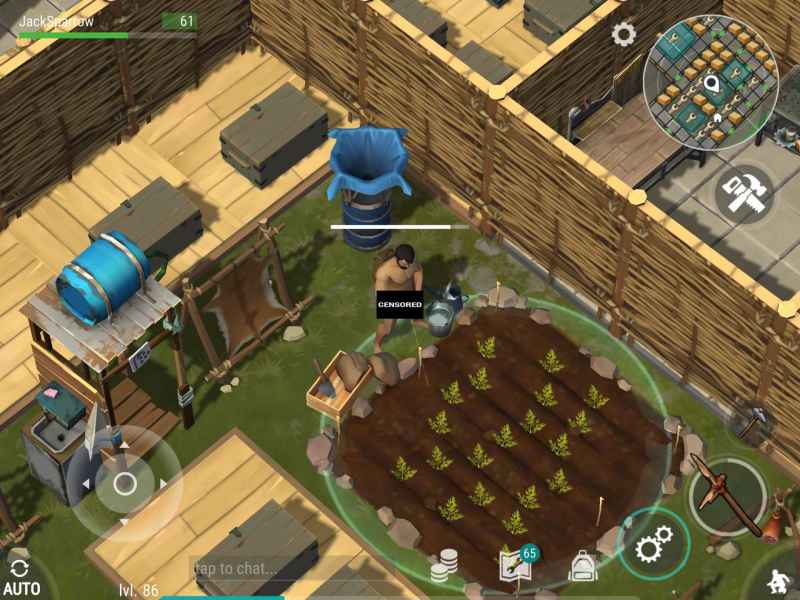The image size is (800, 600).
Task: Open the crafting blueprints icon with 65 badge
Action: point(515,567)
